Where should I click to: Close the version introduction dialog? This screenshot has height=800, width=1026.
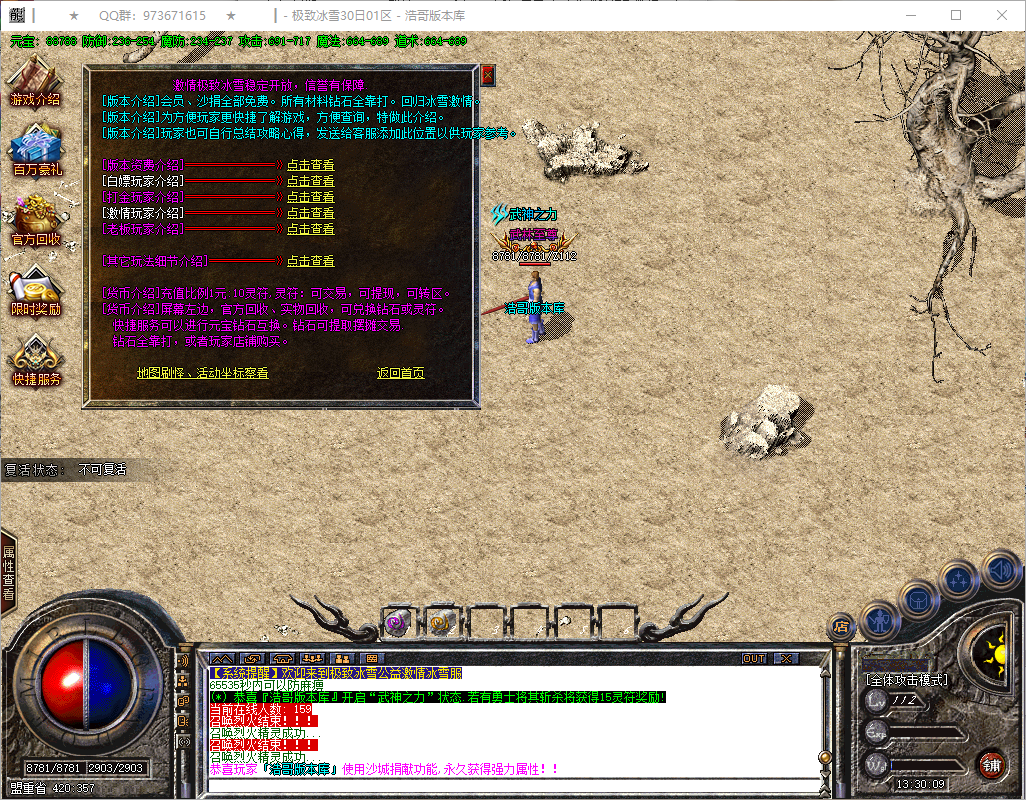pyautogui.click(x=487, y=75)
